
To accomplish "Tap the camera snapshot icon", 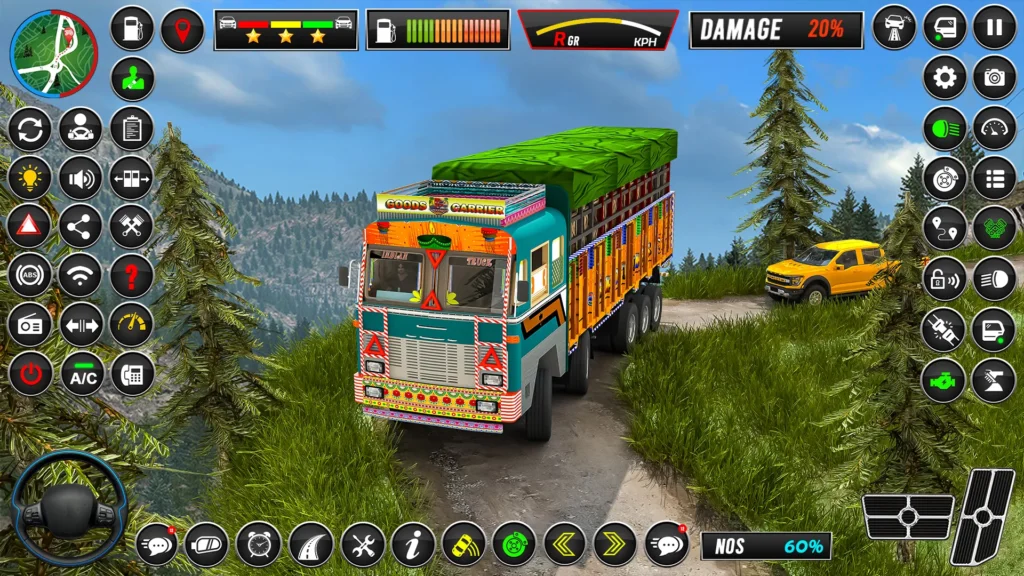I will (994, 77).
